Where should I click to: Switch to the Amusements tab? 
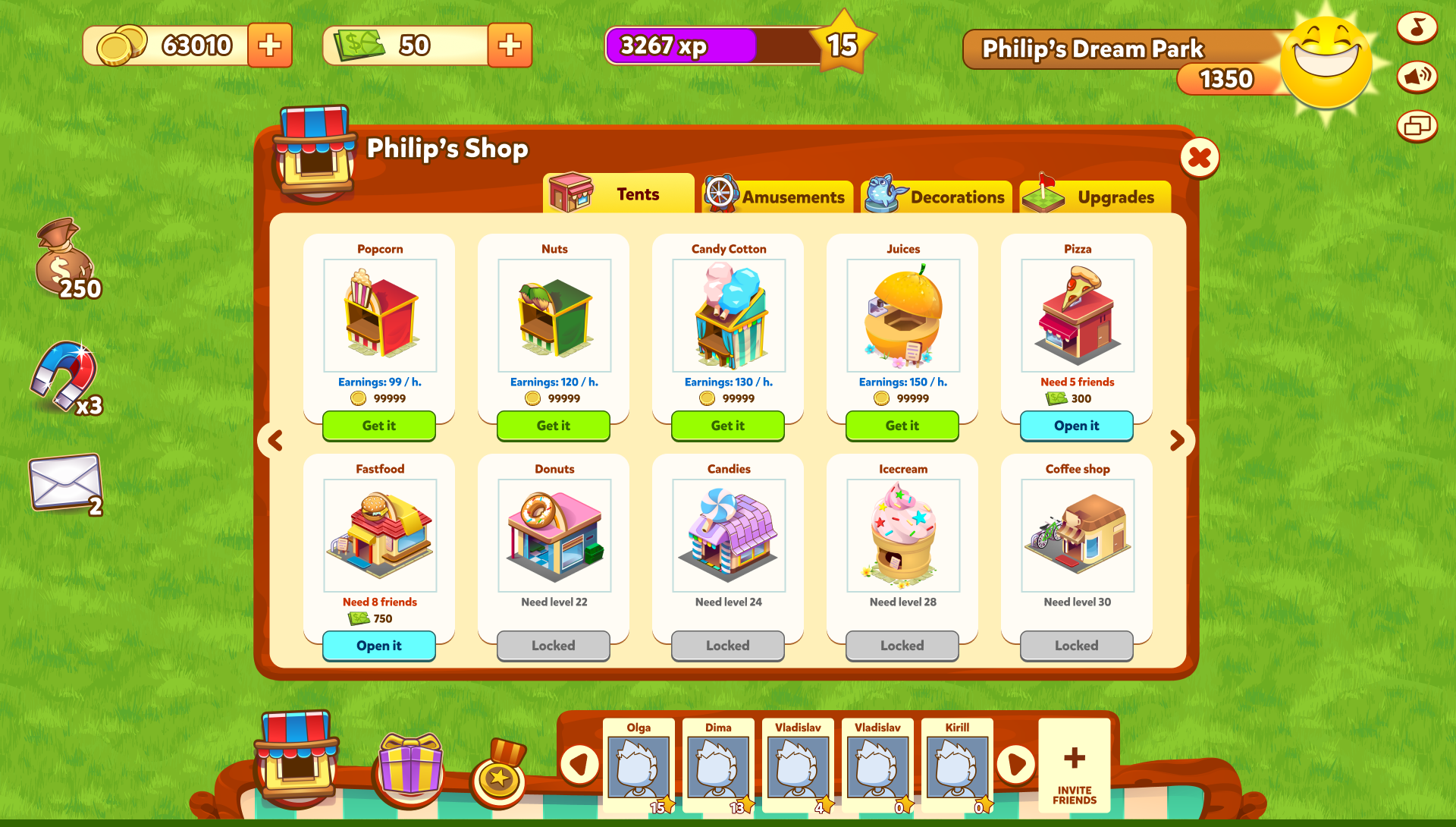pyautogui.click(x=776, y=196)
